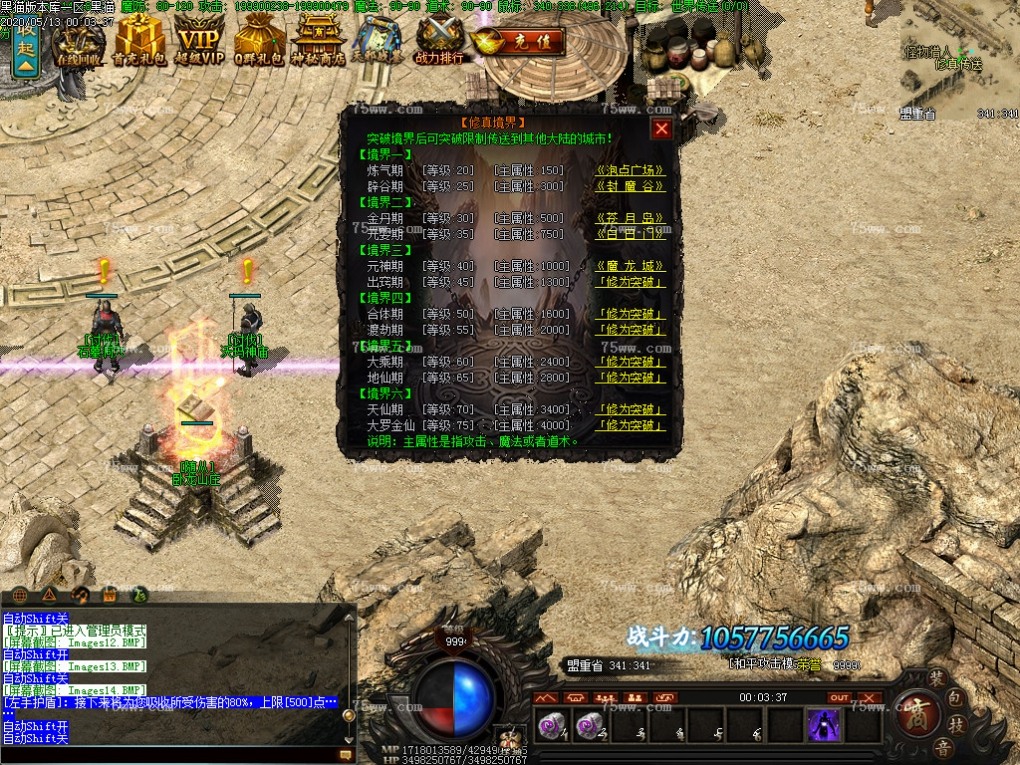The height and width of the screenshot is (765, 1020).
Task: Show the 技 skills panel button
Action: pyautogui.click(x=956, y=724)
